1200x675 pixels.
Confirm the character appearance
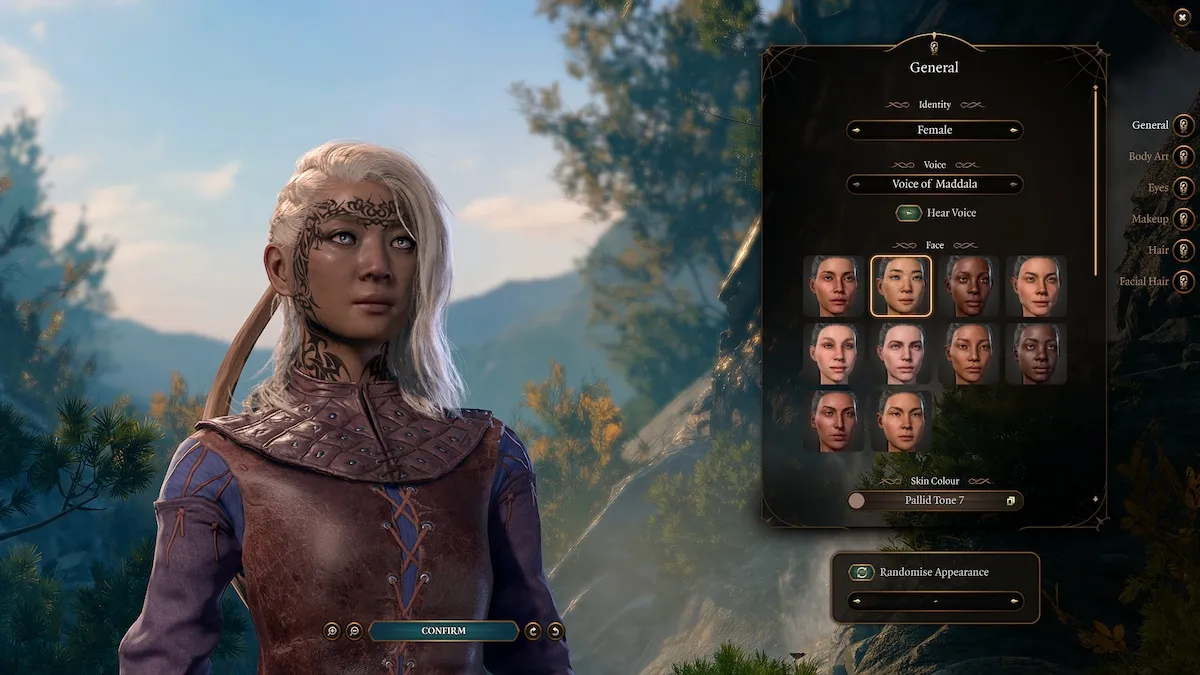[443, 631]
